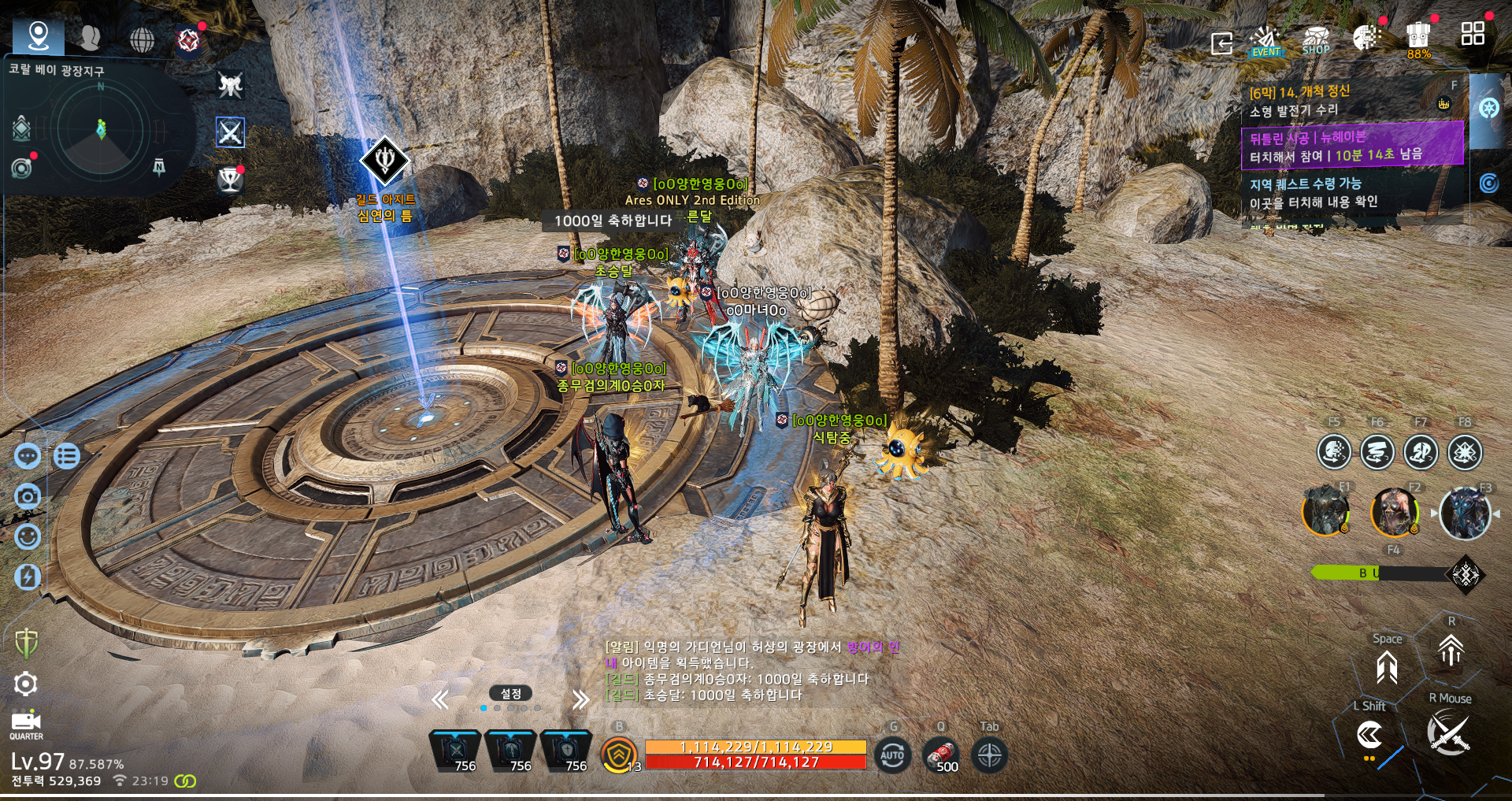The width and height of the screenshot is (1512, 801).
Task: Click the circular minimap
Action: (101, 128)
